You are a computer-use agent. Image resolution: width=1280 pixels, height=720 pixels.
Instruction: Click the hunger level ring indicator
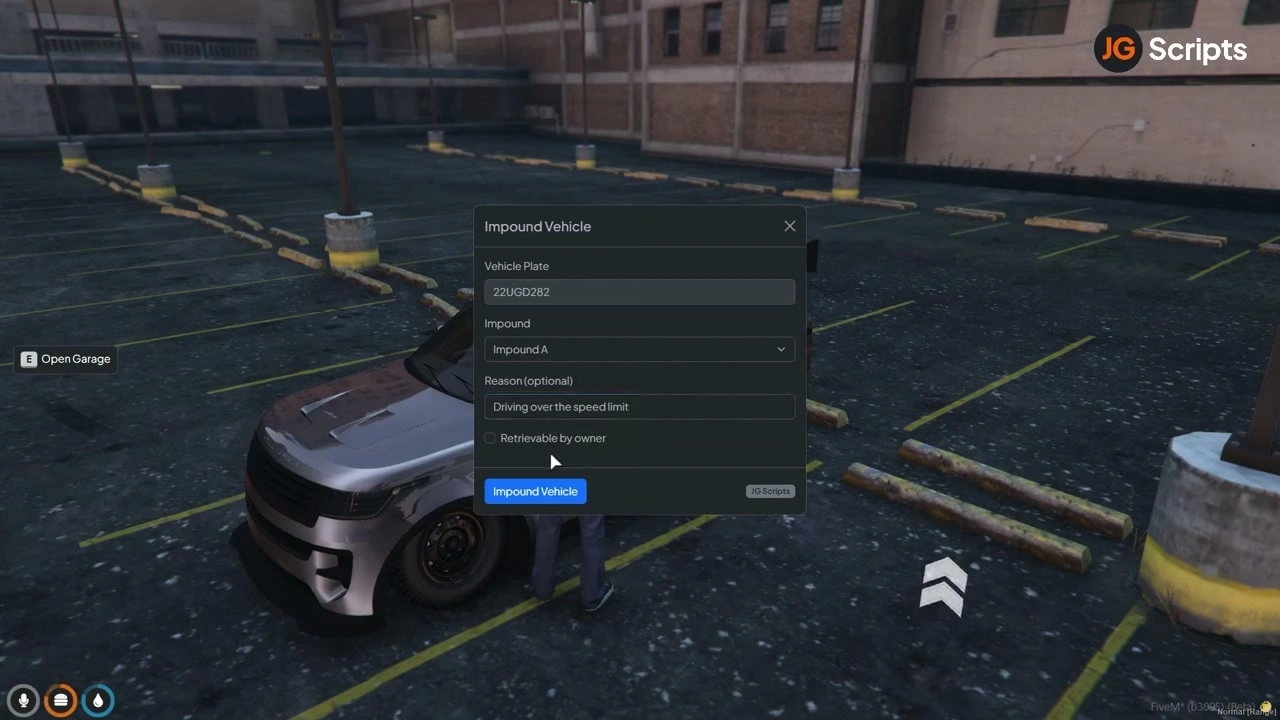60,700
